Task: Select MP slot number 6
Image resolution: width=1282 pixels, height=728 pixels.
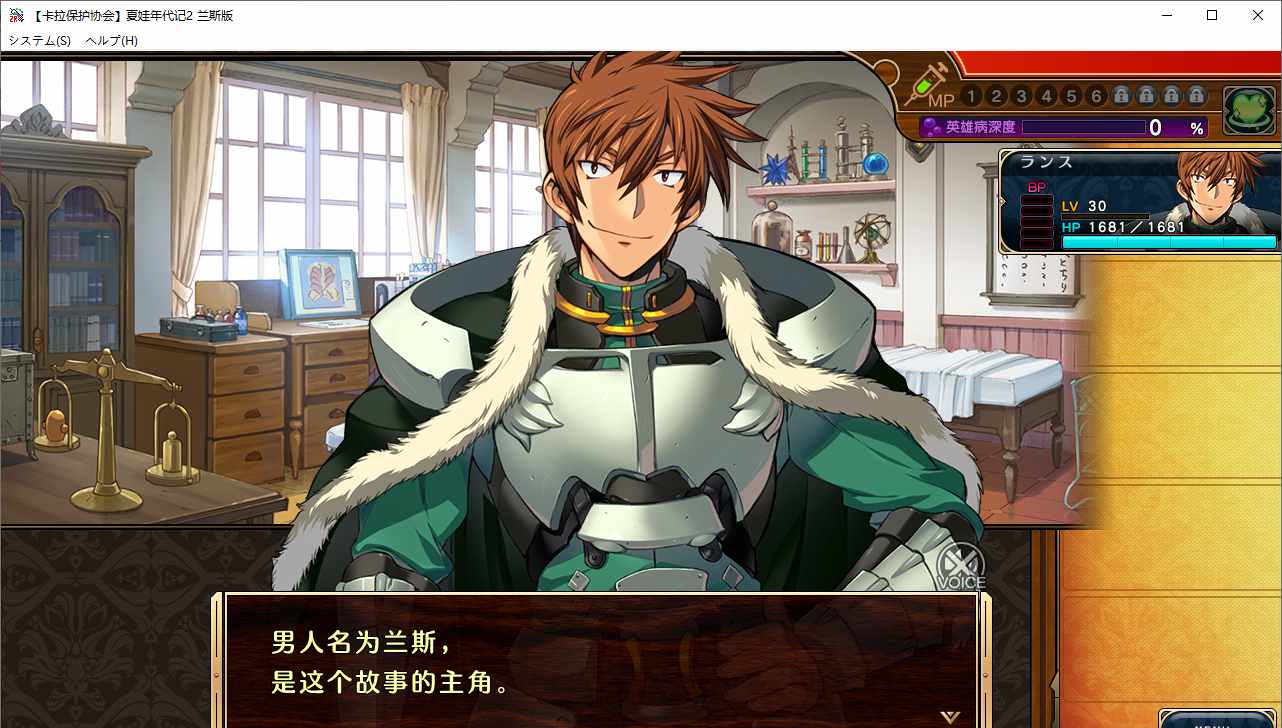Action: [1096, 96]
